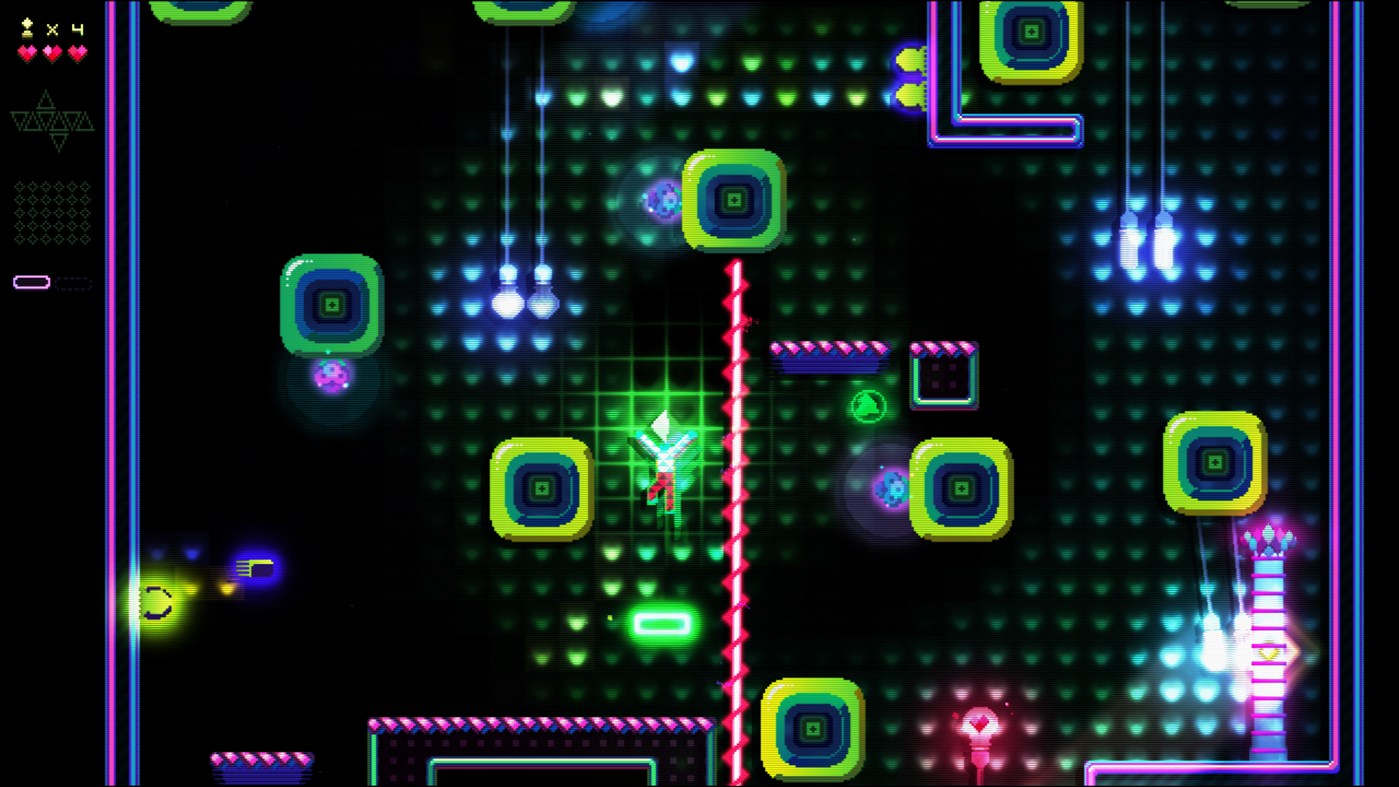Click the third heart in the health row

(77, 52)
